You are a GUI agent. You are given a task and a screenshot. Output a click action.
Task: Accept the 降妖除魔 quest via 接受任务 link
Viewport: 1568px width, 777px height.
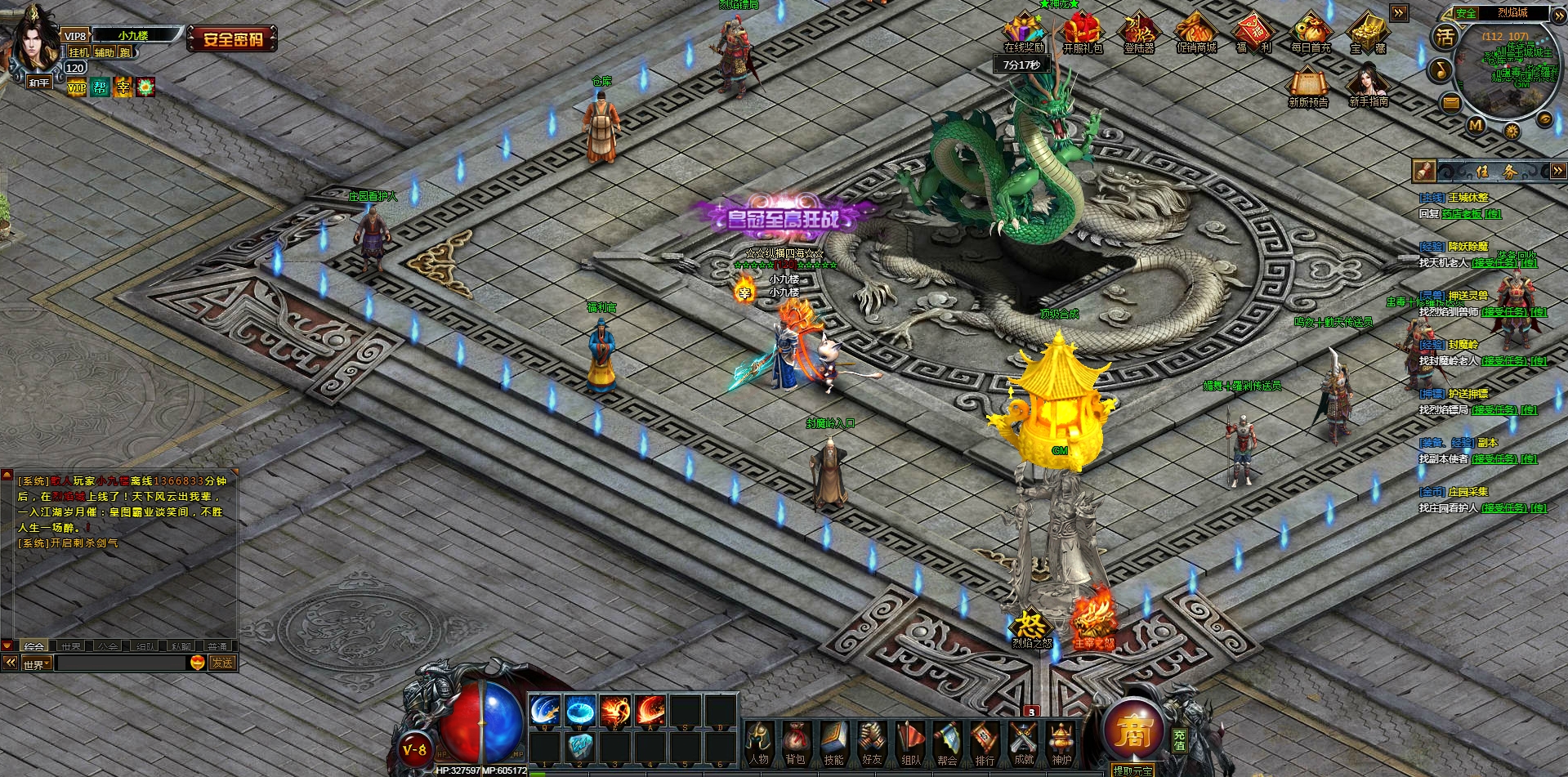point(1494,263)
